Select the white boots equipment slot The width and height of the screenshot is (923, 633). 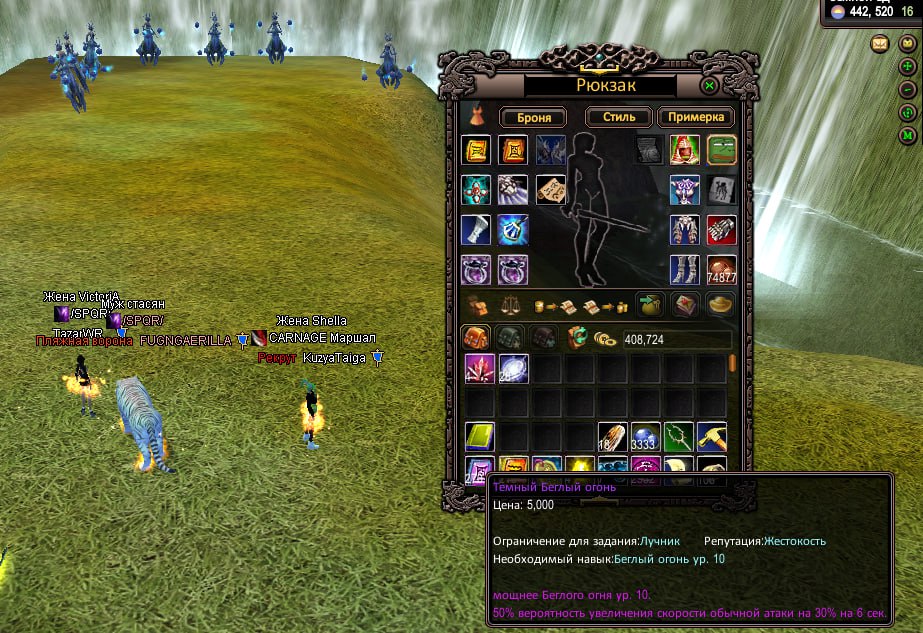click(x=684, y=269)
